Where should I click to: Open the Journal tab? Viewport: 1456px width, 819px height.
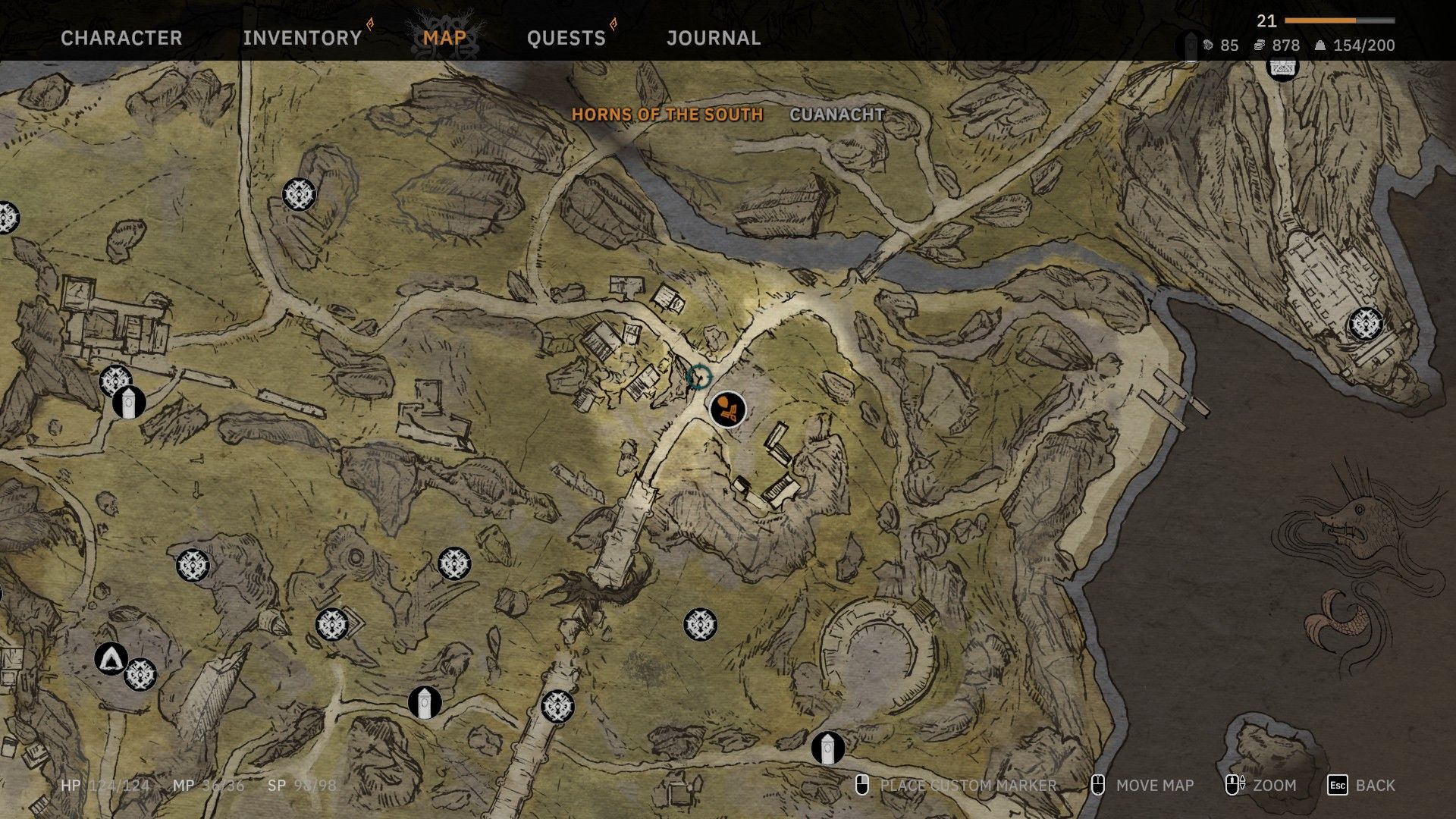pos(714,38)
